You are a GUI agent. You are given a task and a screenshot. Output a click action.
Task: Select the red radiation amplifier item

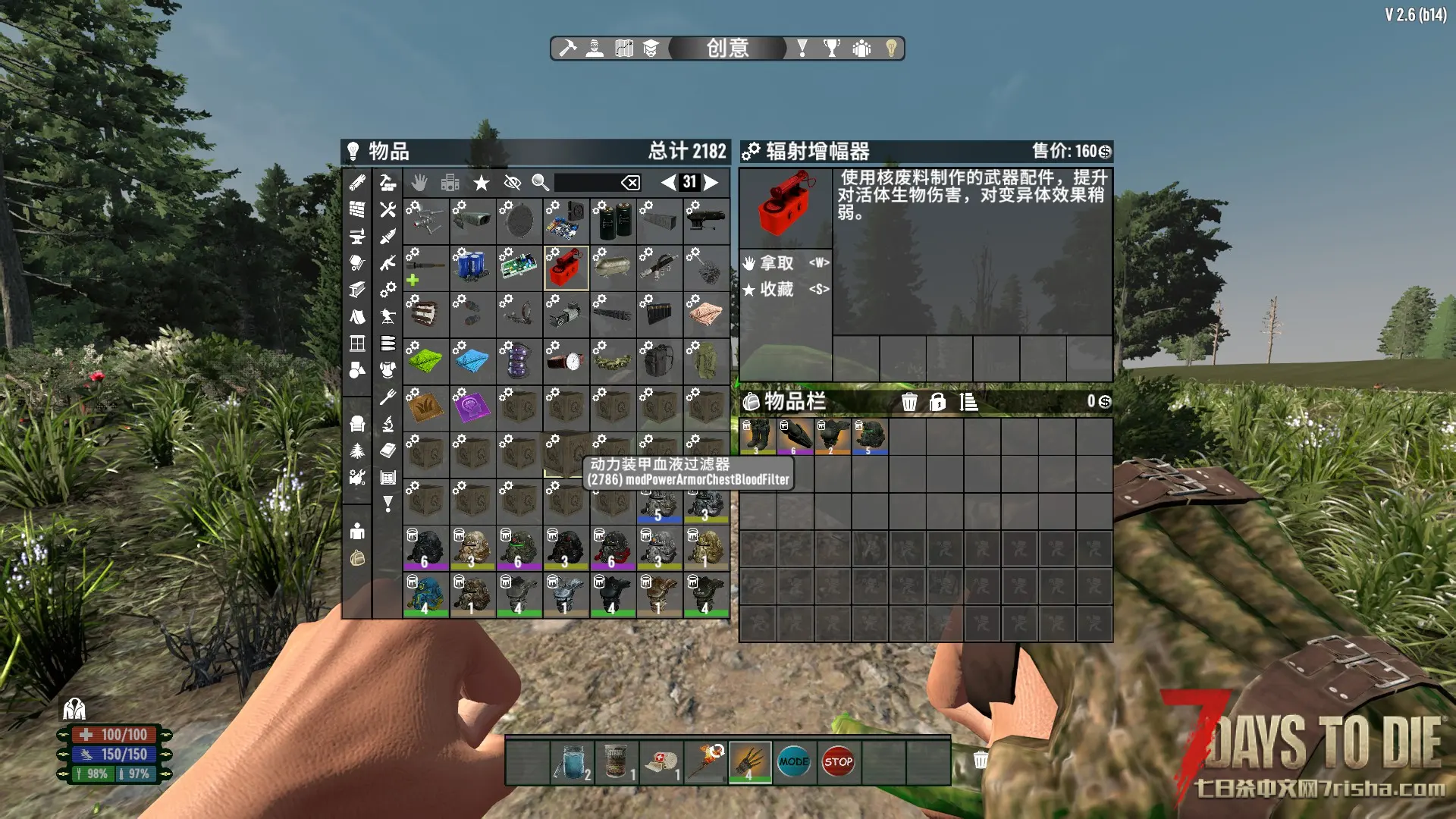(566, 268)
